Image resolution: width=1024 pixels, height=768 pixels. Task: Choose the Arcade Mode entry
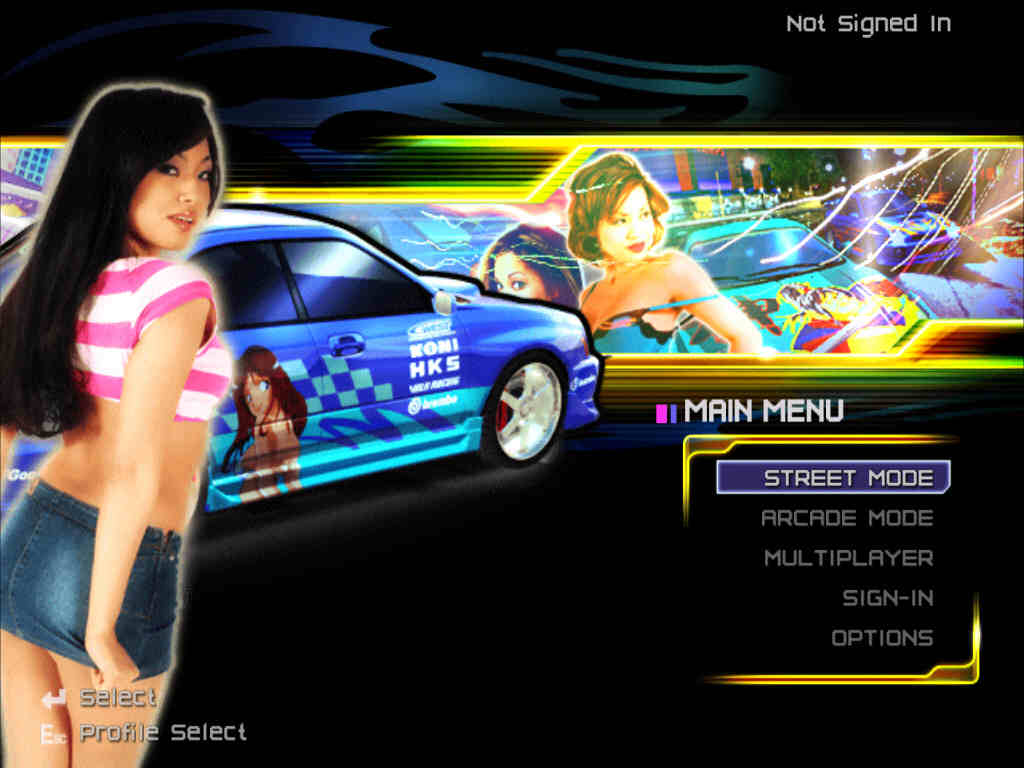pyautogui.click(x=847, y=518)
